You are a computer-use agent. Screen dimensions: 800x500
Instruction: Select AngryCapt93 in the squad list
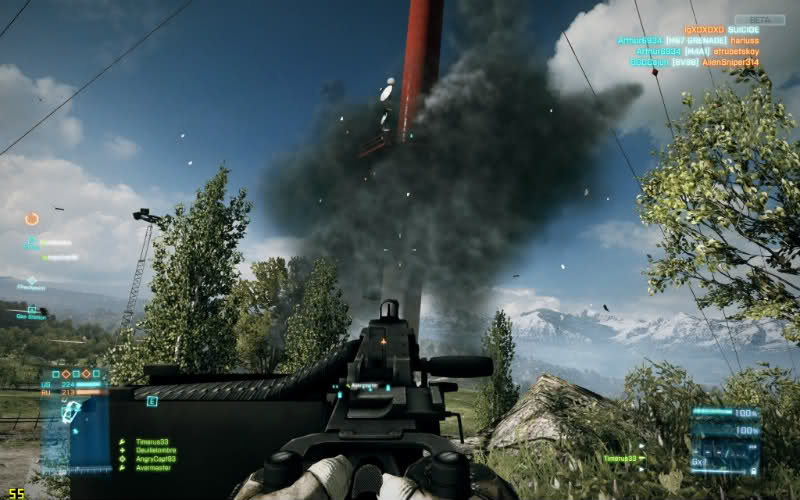[x=153, y=458]
